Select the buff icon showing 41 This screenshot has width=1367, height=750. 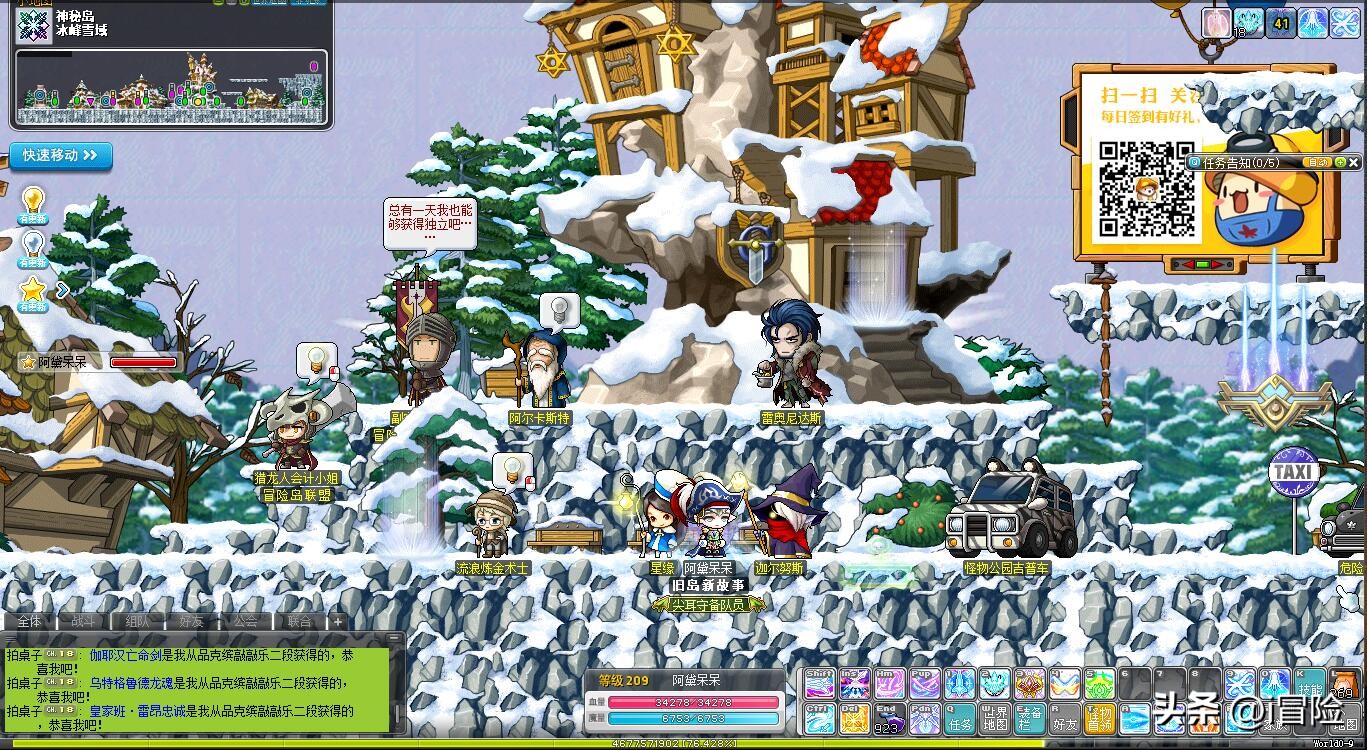tap(1281, 22)
